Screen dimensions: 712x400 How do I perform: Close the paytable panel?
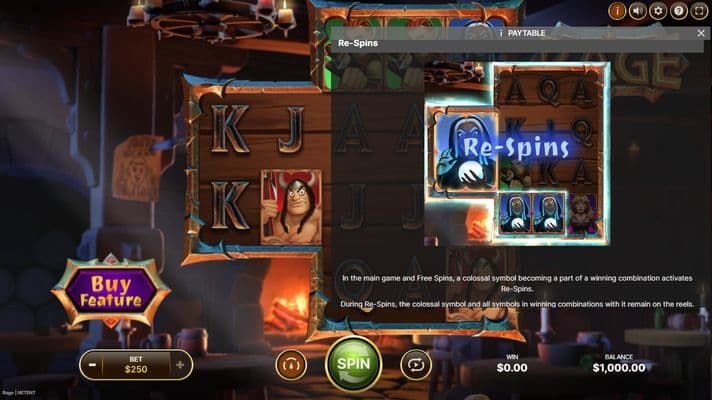(701, 33)
